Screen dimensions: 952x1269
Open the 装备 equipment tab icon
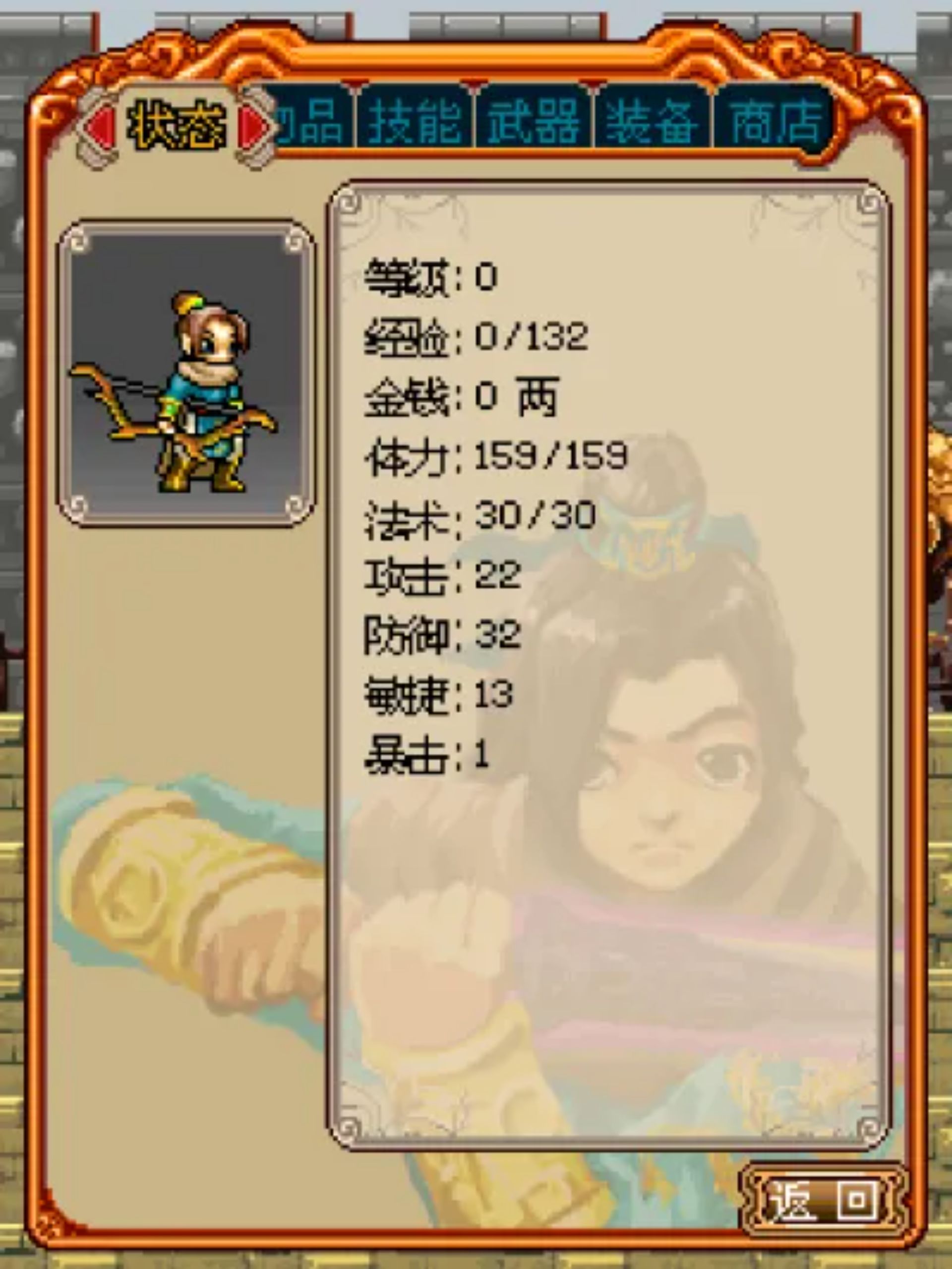tap(651, 121)
